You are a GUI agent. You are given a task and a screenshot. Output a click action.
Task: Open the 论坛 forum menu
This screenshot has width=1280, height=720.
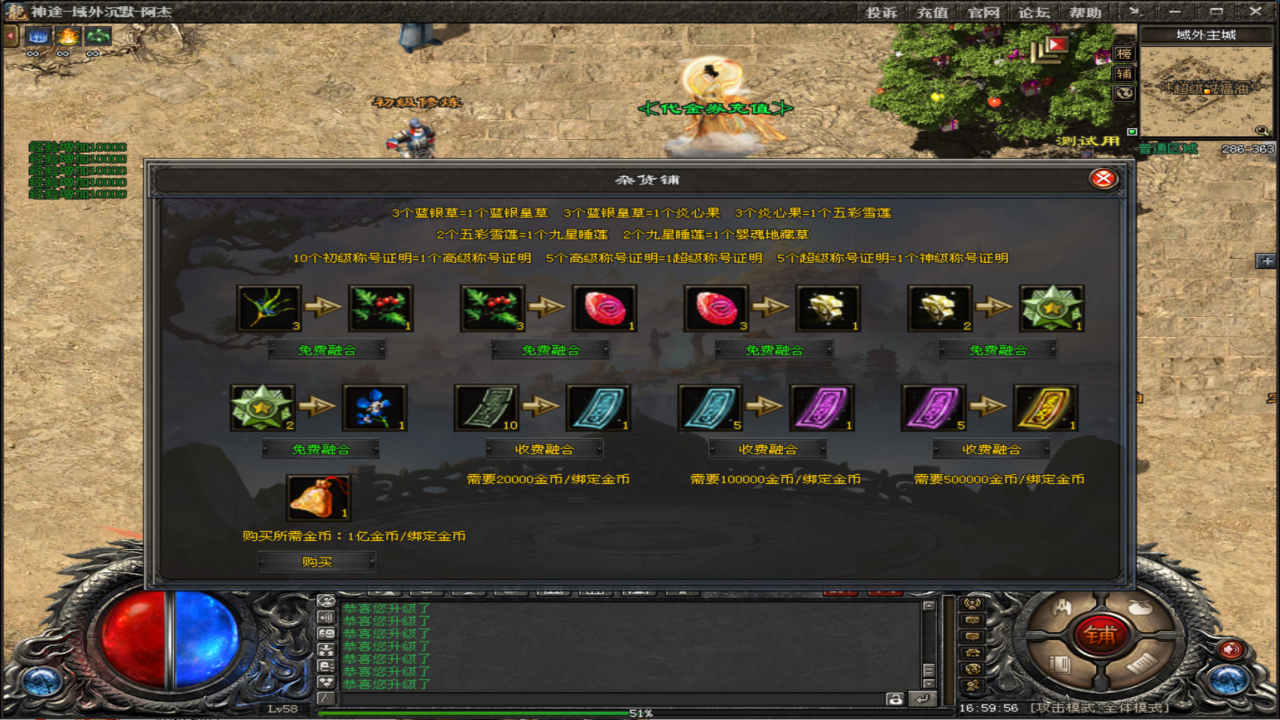1034,13
